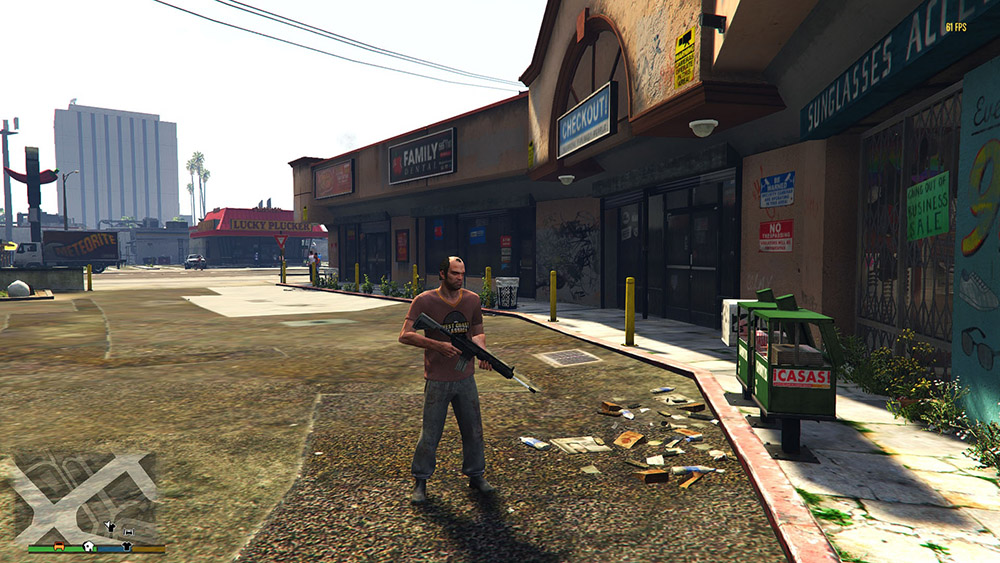
Task: Select the white safehouse blip on minimap
Action: point(89,546)
